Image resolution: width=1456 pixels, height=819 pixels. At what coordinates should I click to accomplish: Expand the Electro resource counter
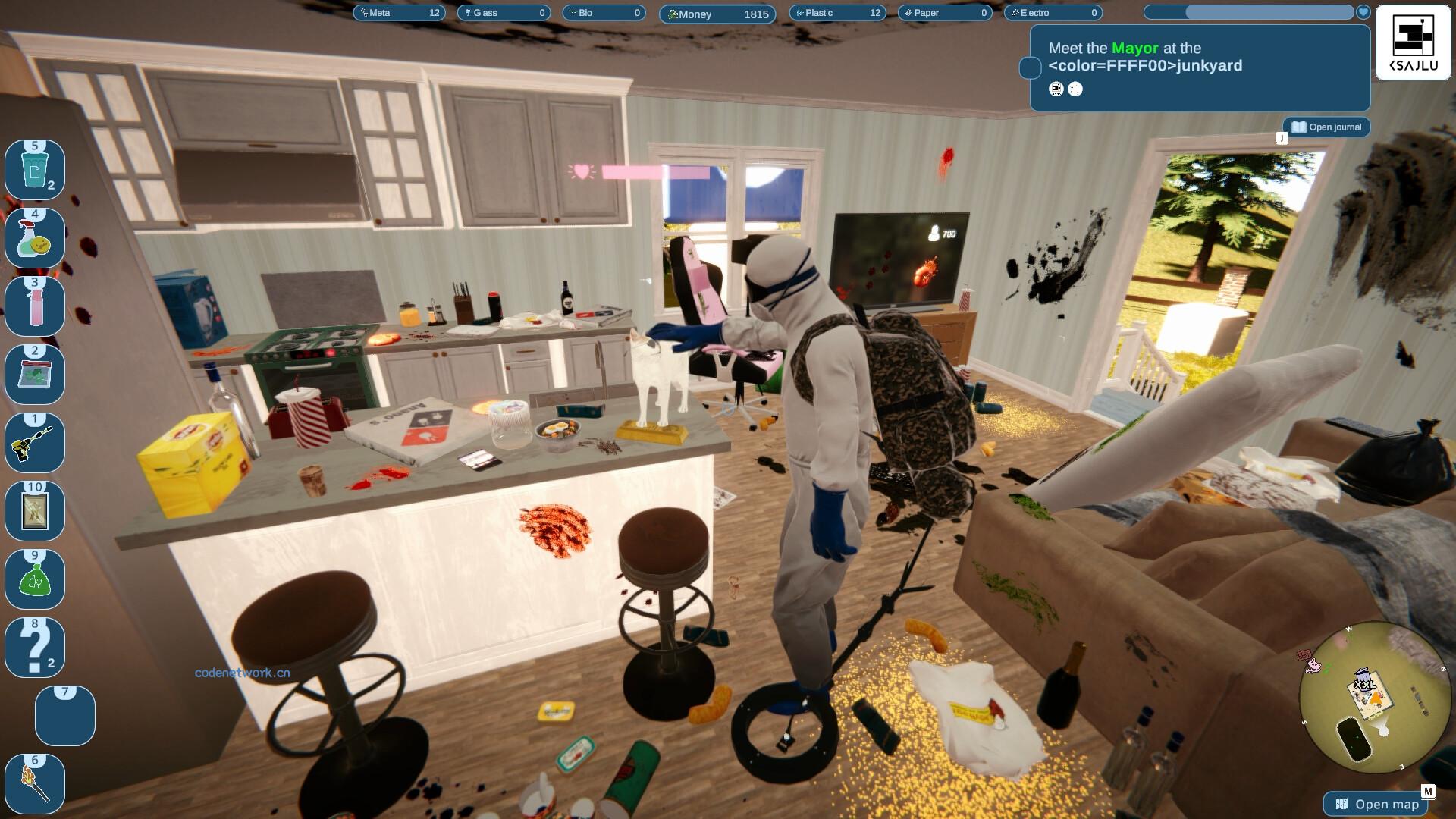coord(1053,13)
